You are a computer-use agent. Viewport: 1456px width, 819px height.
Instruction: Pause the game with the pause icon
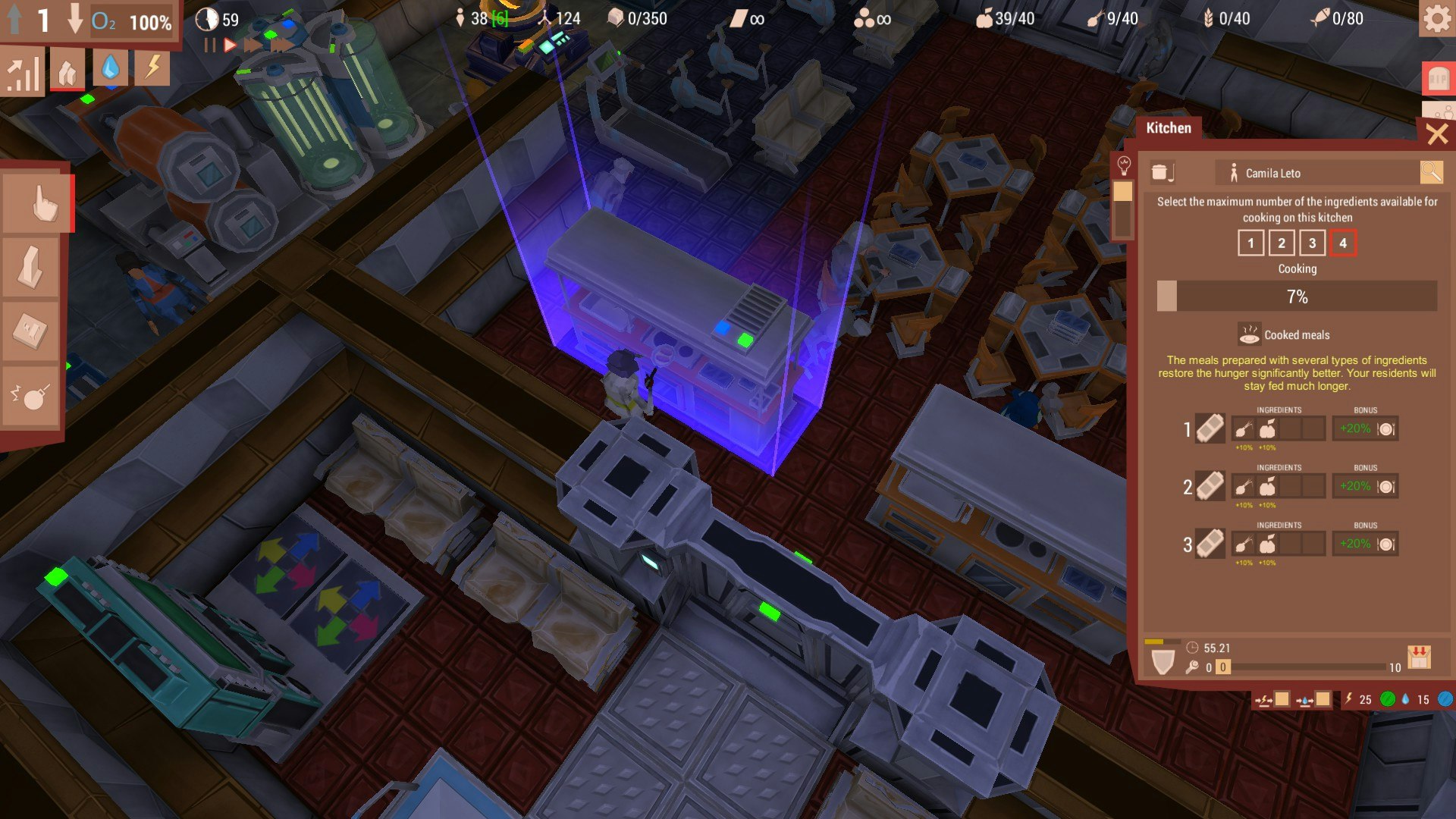tap(210, 44)
